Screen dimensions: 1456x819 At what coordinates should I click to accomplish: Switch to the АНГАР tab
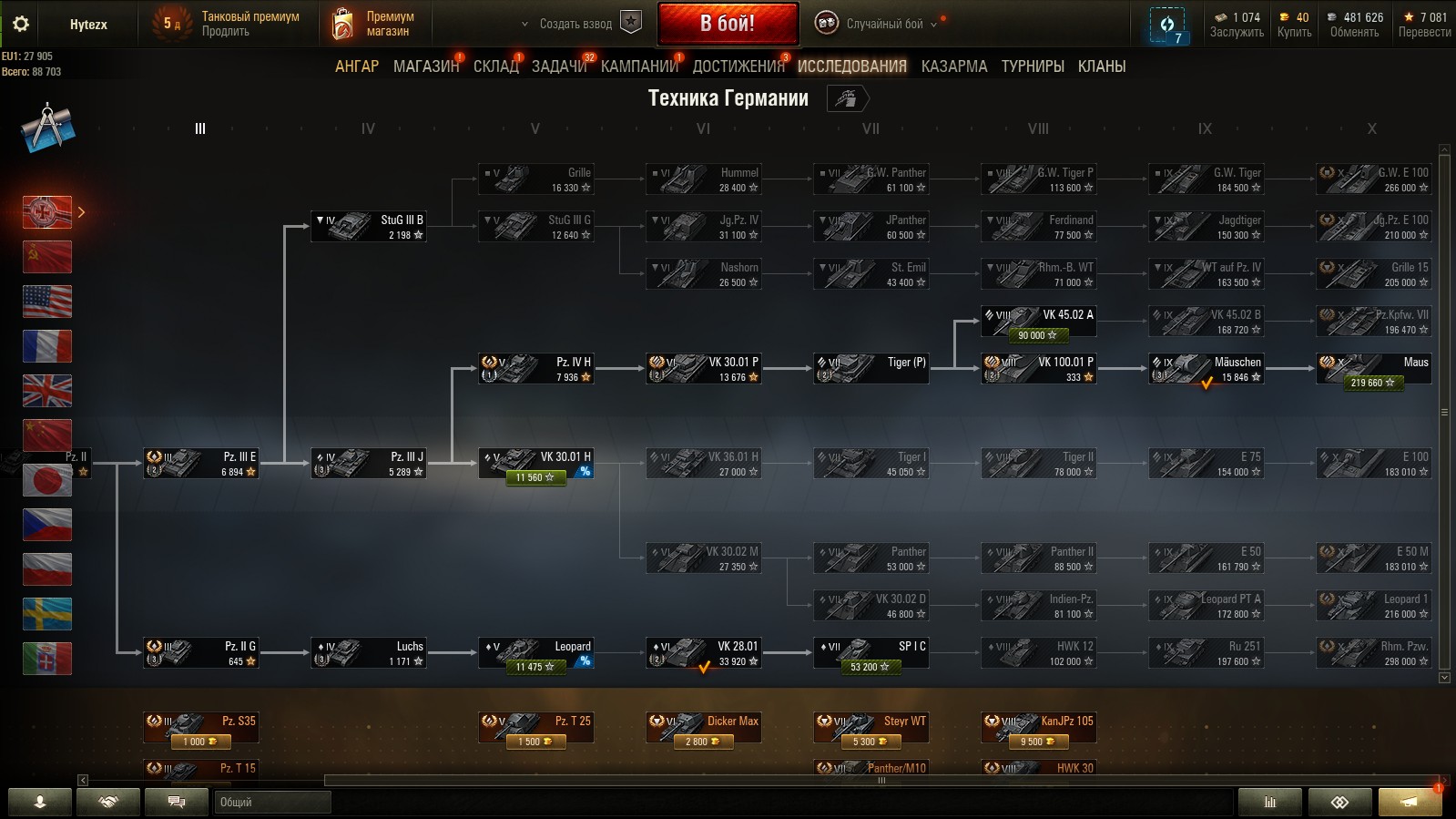pos(358,66)
